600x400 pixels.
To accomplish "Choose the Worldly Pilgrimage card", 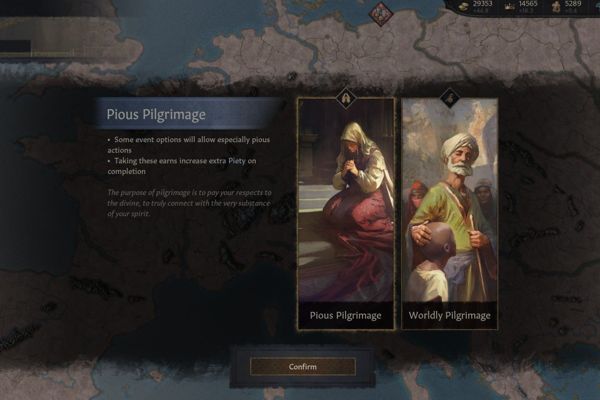I will (x=449, y=212).
